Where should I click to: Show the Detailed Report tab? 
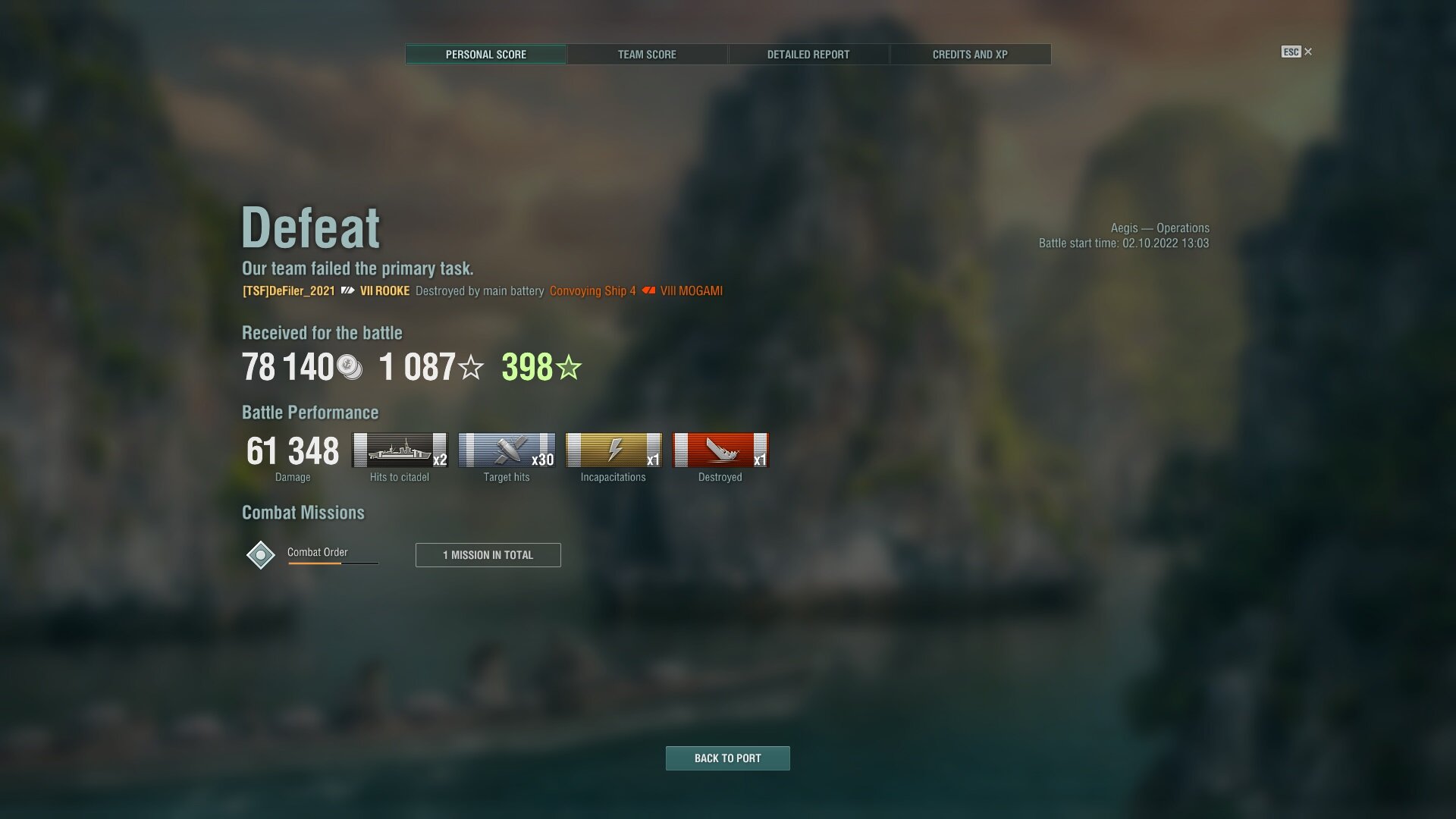pyautogui.click(x=808, y=55)
